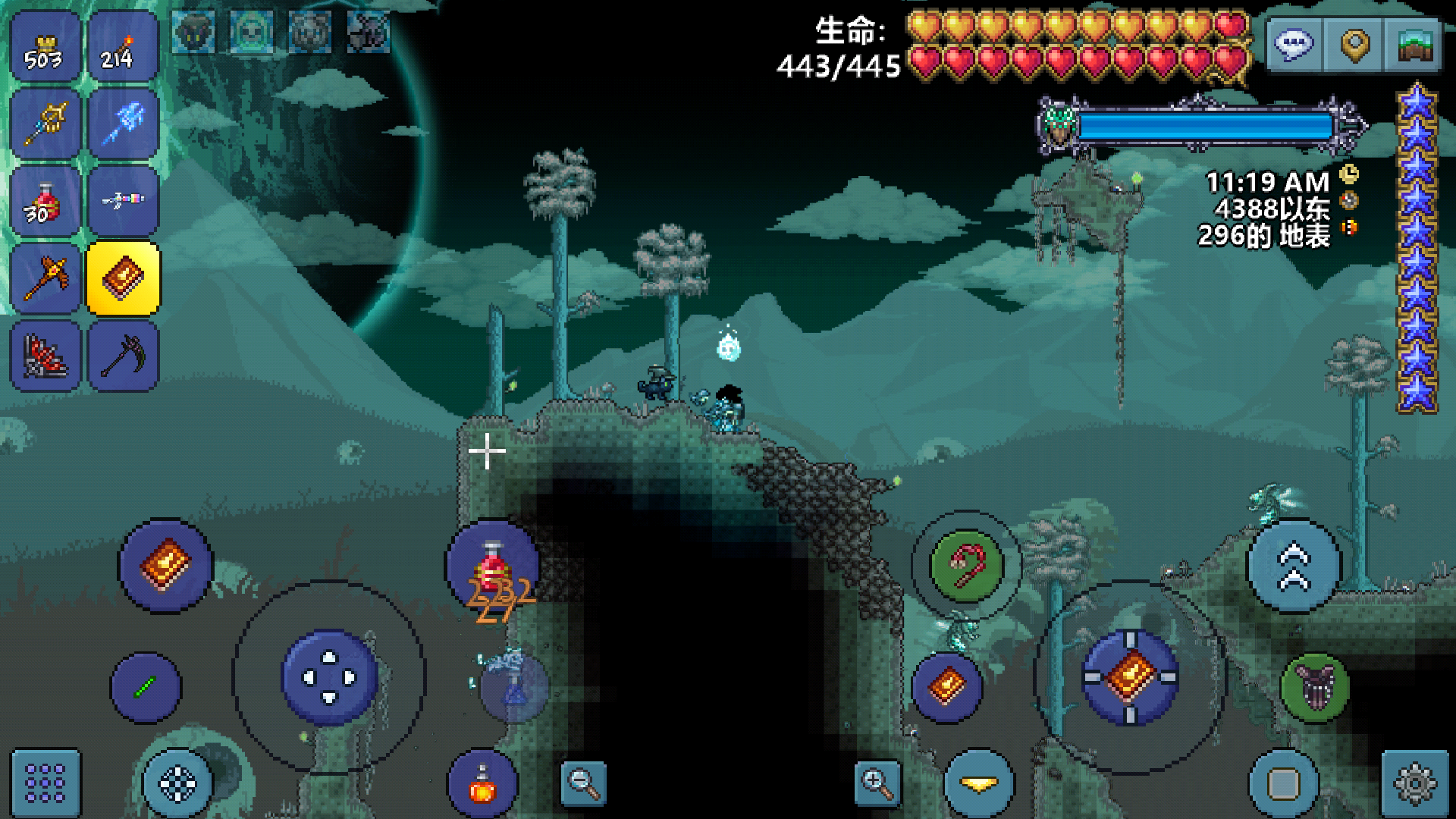Viewport: 1456px width, 819px height.
Task: Select the golden hamaxe hotbar slot
Action: (x=45, y=279)
